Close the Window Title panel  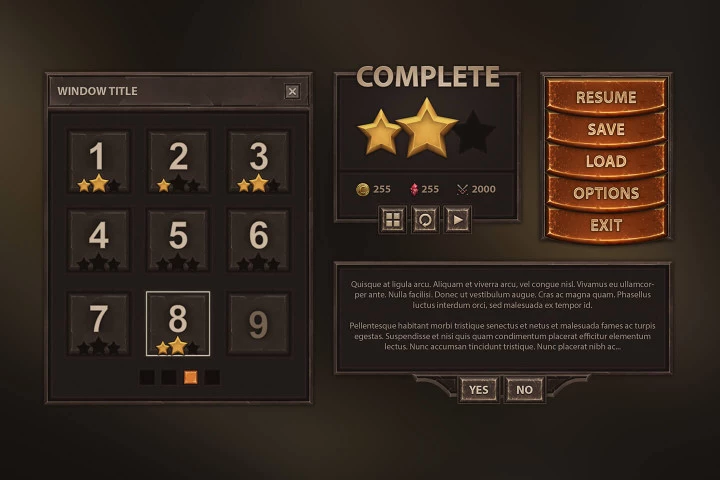pos(292,91)
